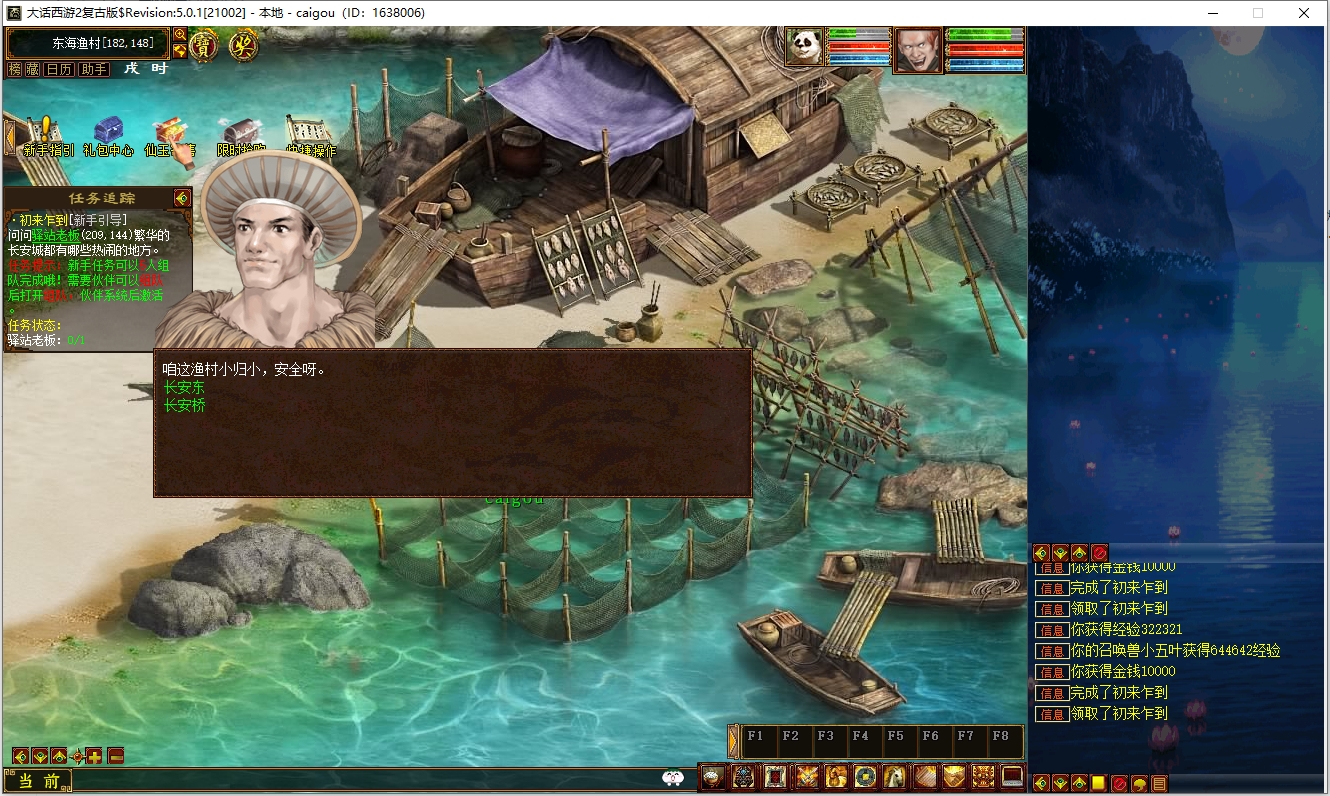1330x796 pixels.
Task: Open the 新手指引 newbie guide icon
Action: [46, 136]
